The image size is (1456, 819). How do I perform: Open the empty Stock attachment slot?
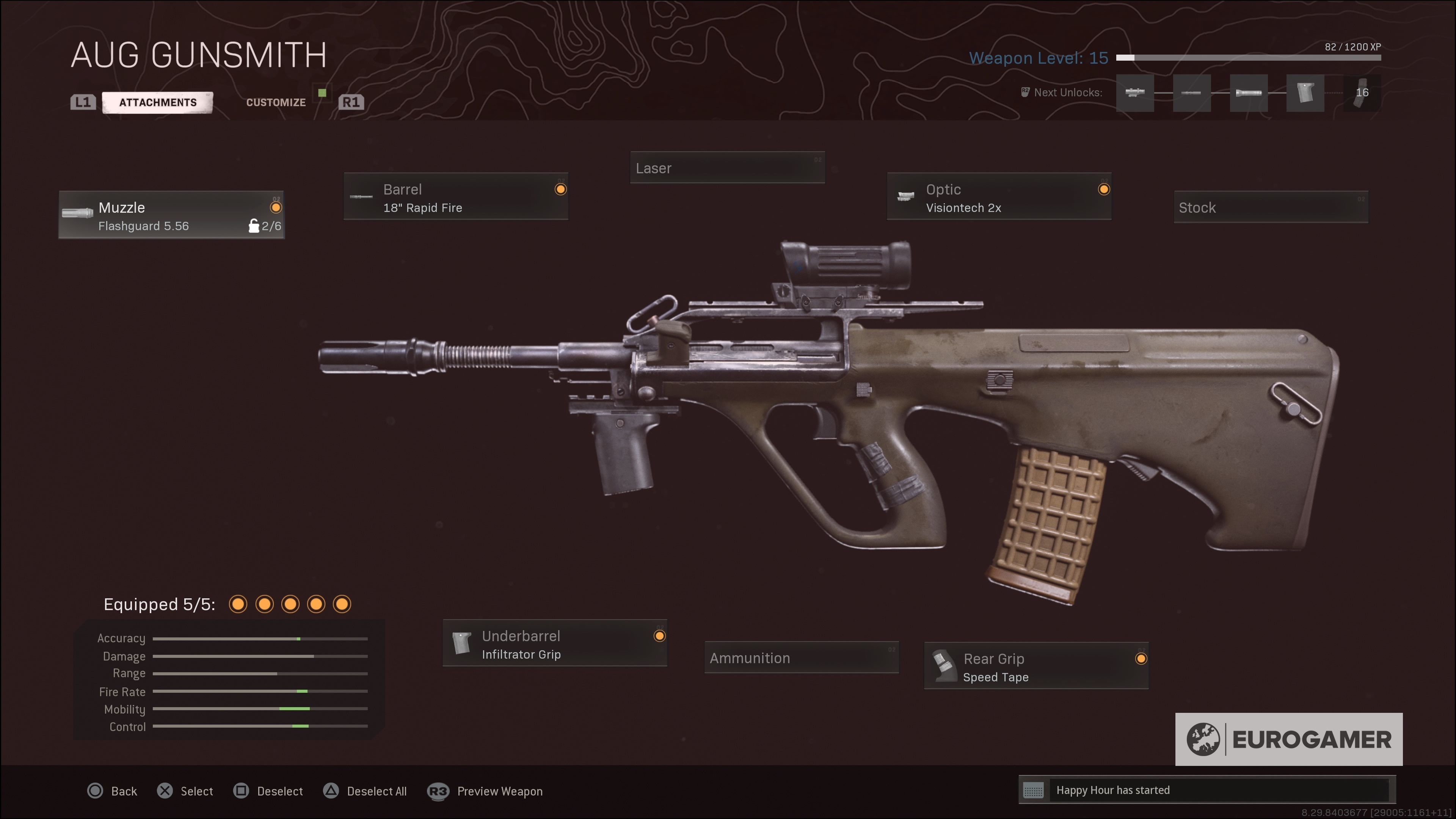1271,207
